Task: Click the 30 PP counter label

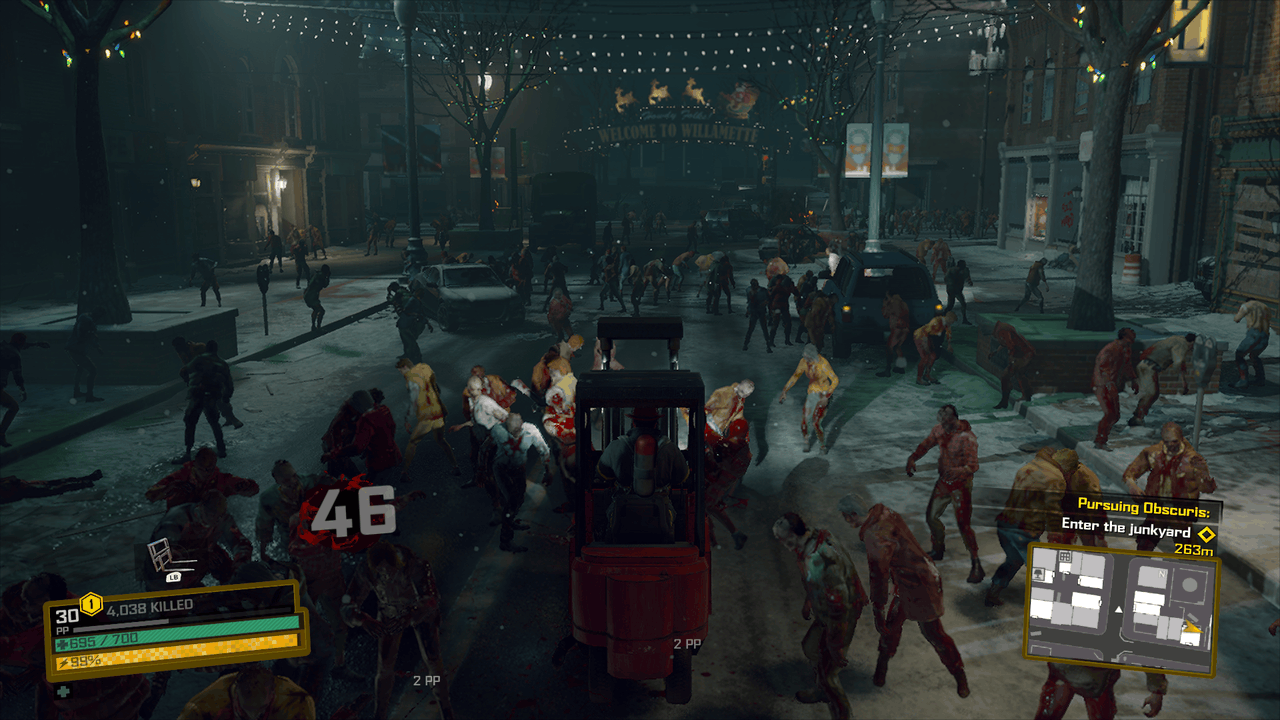Action: coord(66,617)
